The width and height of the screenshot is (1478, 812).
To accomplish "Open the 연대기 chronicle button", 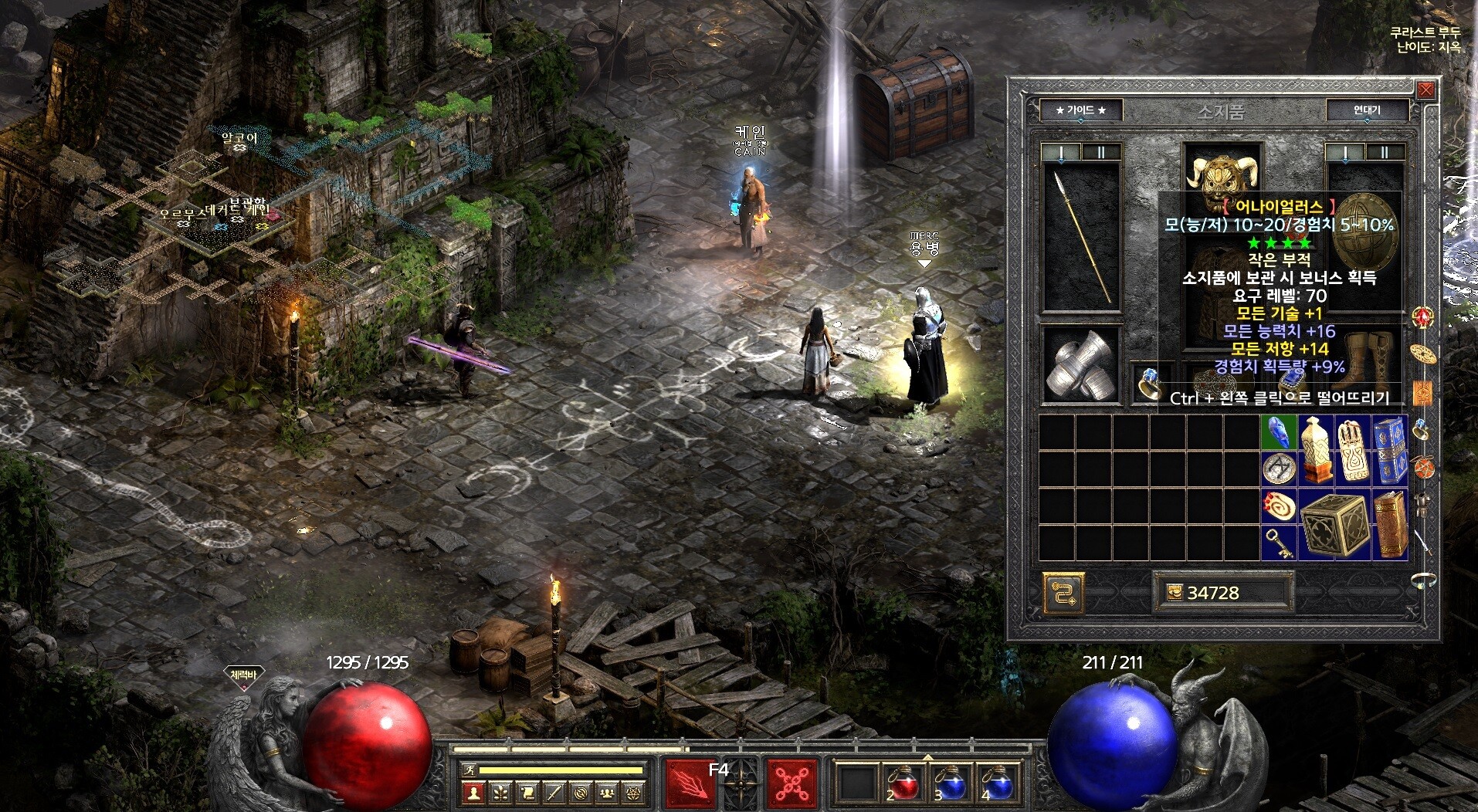I will pyautogui.click(x=1366, y=110).
